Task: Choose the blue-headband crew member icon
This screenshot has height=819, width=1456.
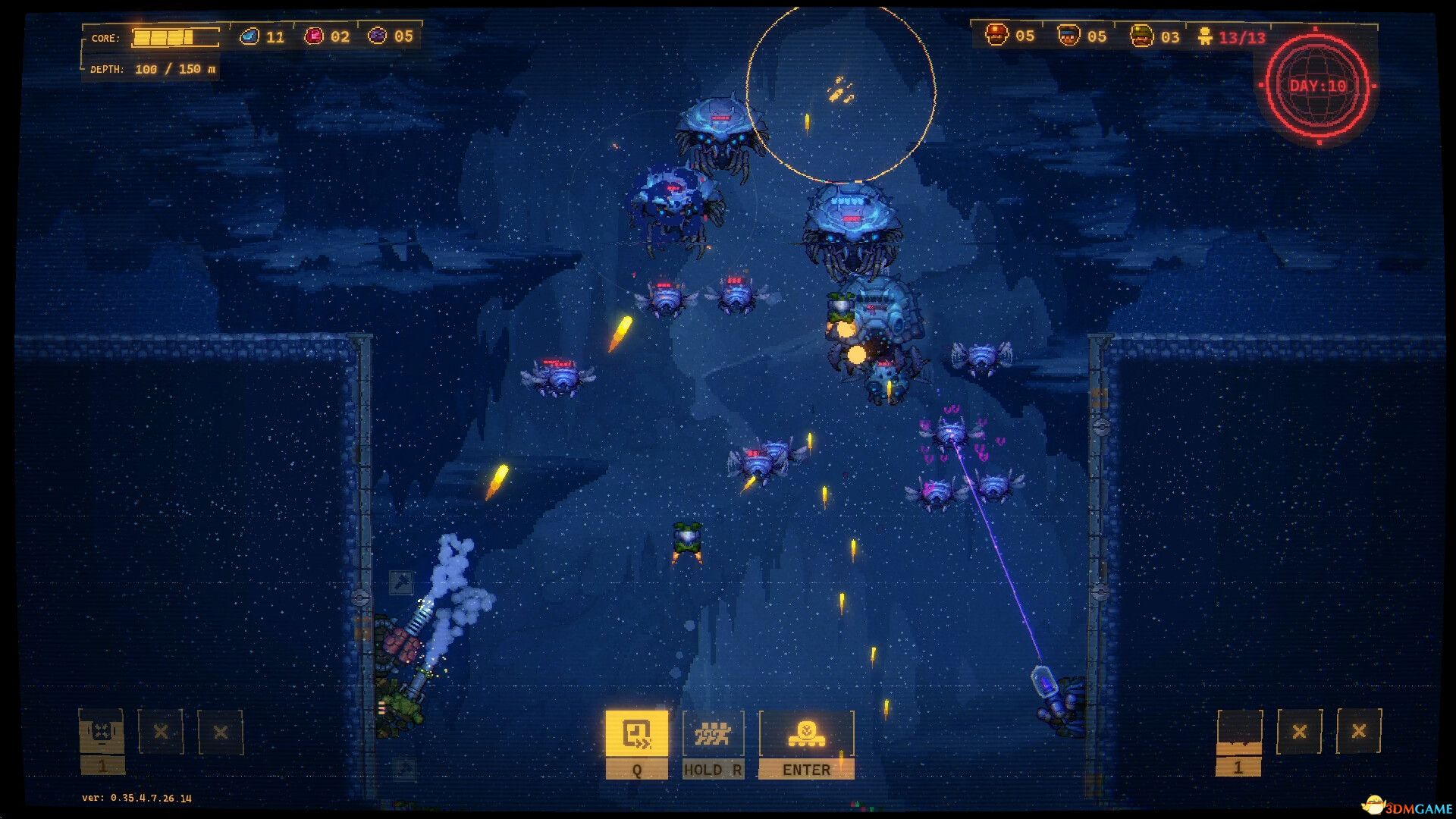Action: coord(1068,36)
